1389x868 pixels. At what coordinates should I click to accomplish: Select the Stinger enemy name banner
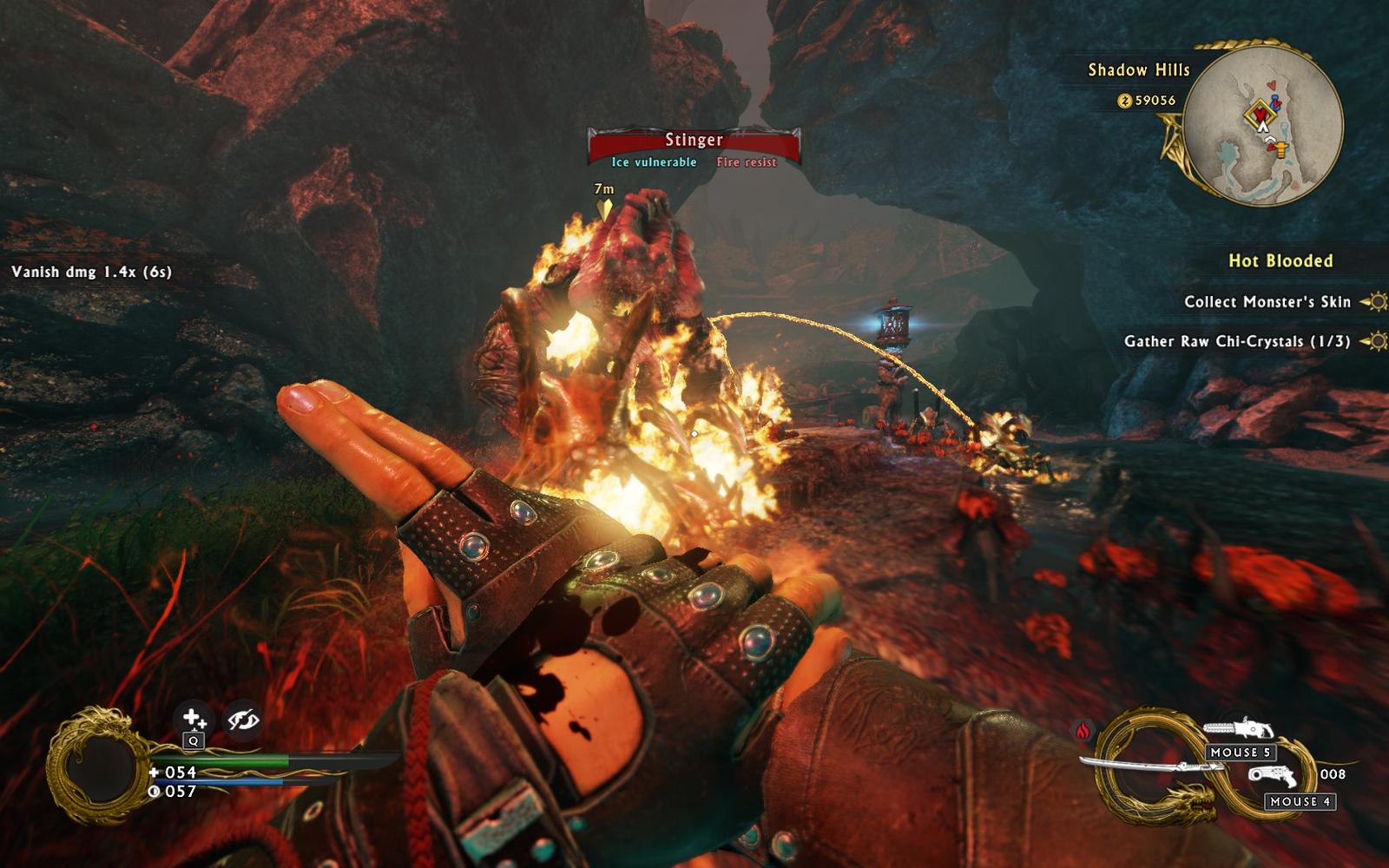tap(694, 140)
